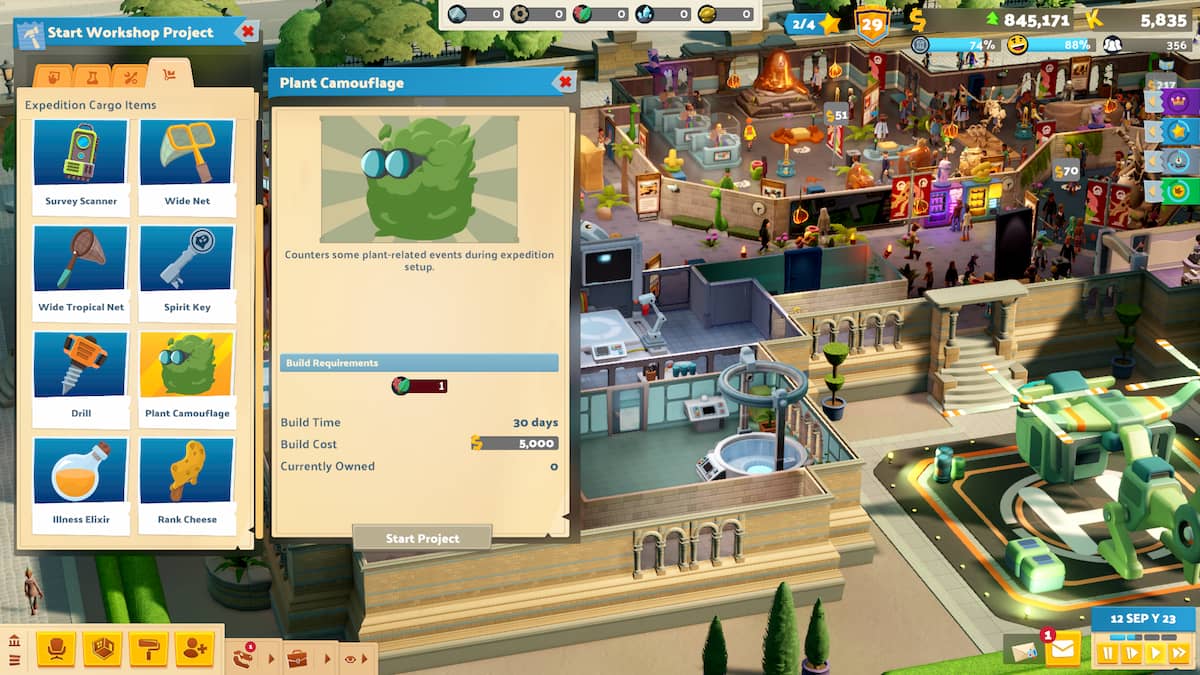Select the Spirit Key item
Image resolution: width=1200 pixels, height=675 pixels.
click(187, 270)
